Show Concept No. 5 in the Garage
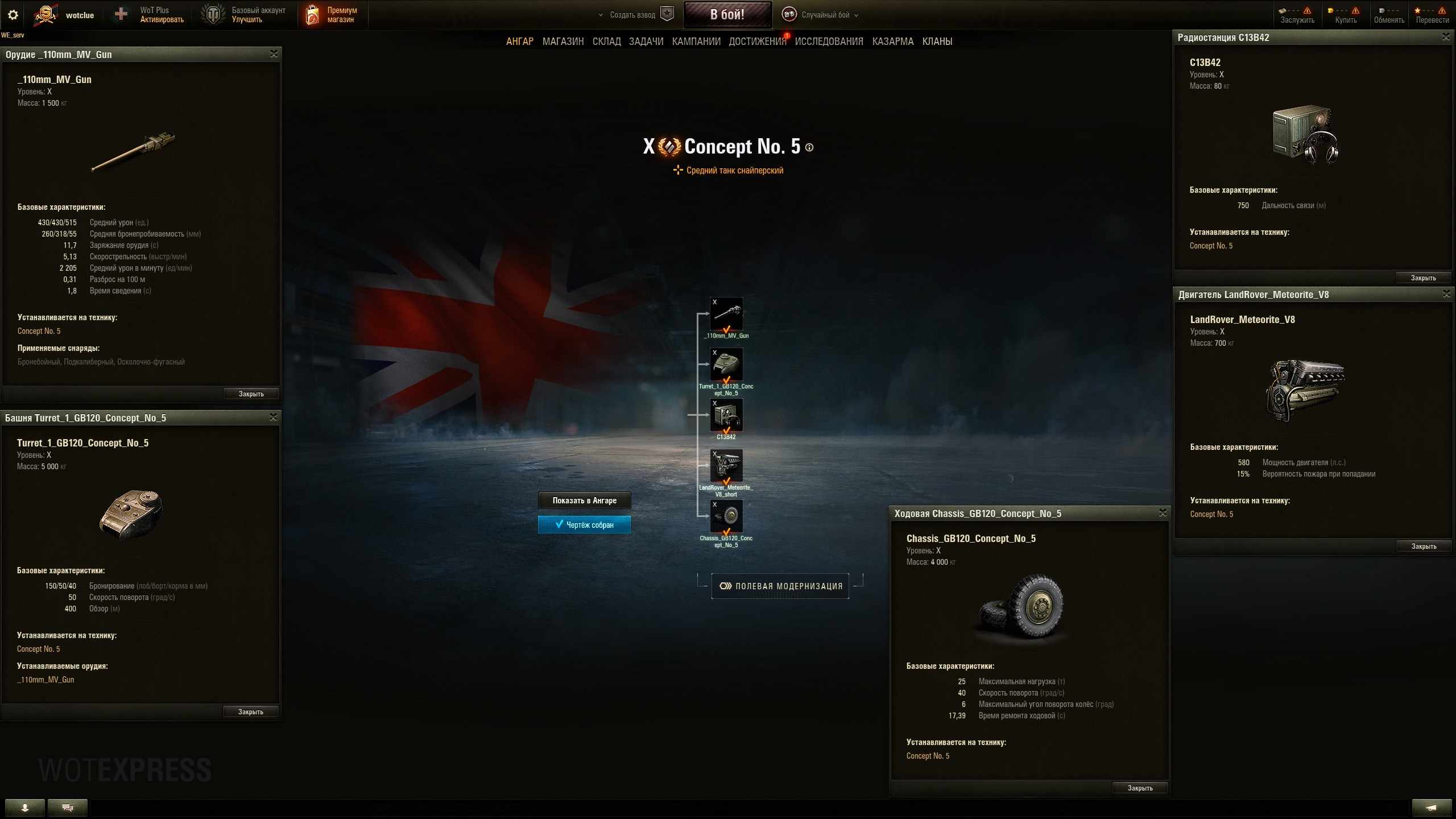1456x819 pixels. [584, 500]
